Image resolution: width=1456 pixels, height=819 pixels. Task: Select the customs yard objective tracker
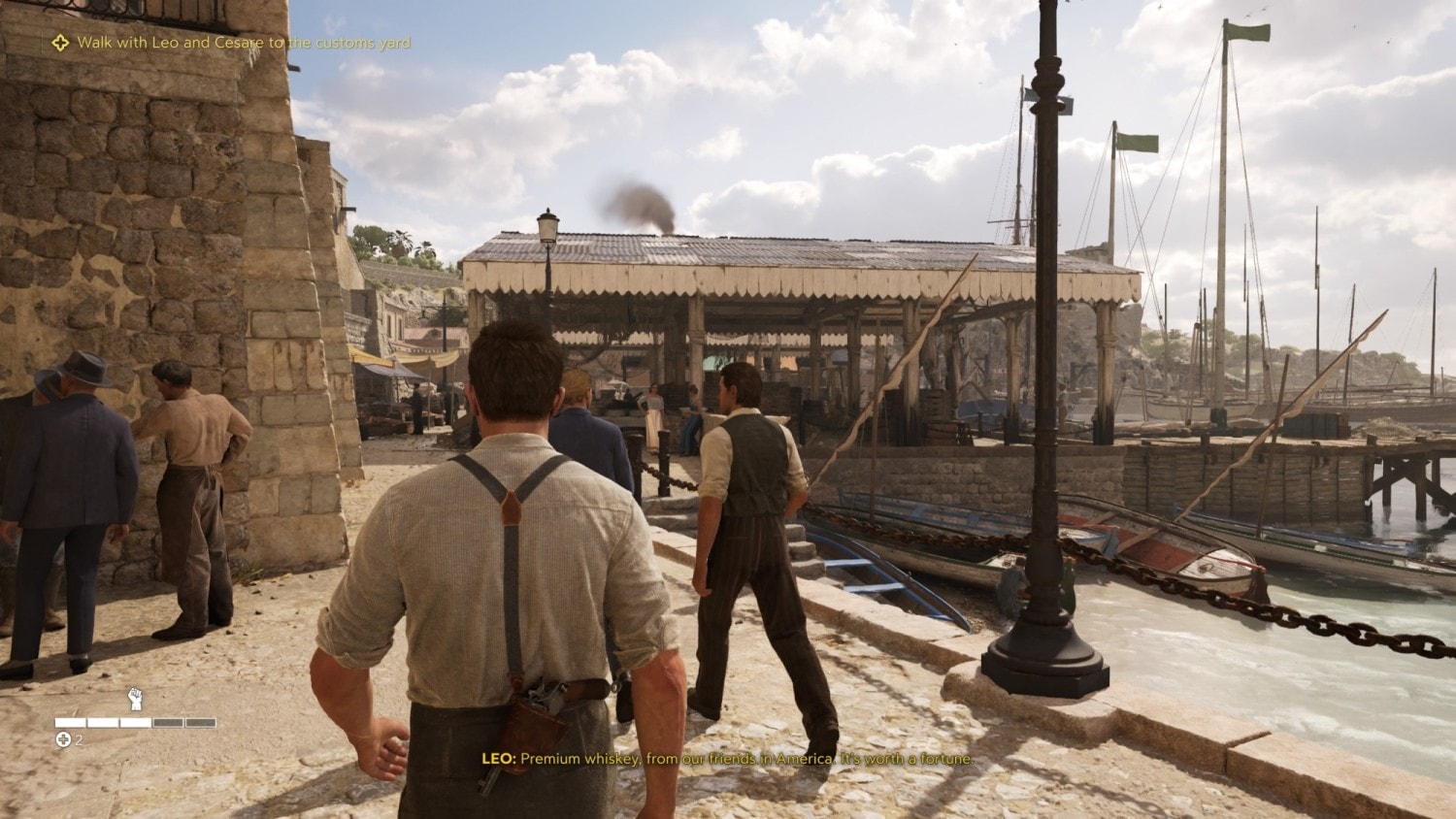tap(233, 43)
